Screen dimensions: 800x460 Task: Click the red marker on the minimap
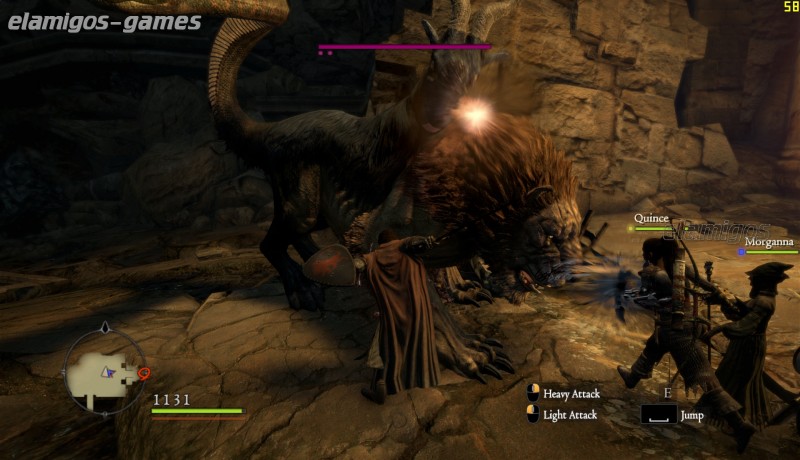(144, 374)
